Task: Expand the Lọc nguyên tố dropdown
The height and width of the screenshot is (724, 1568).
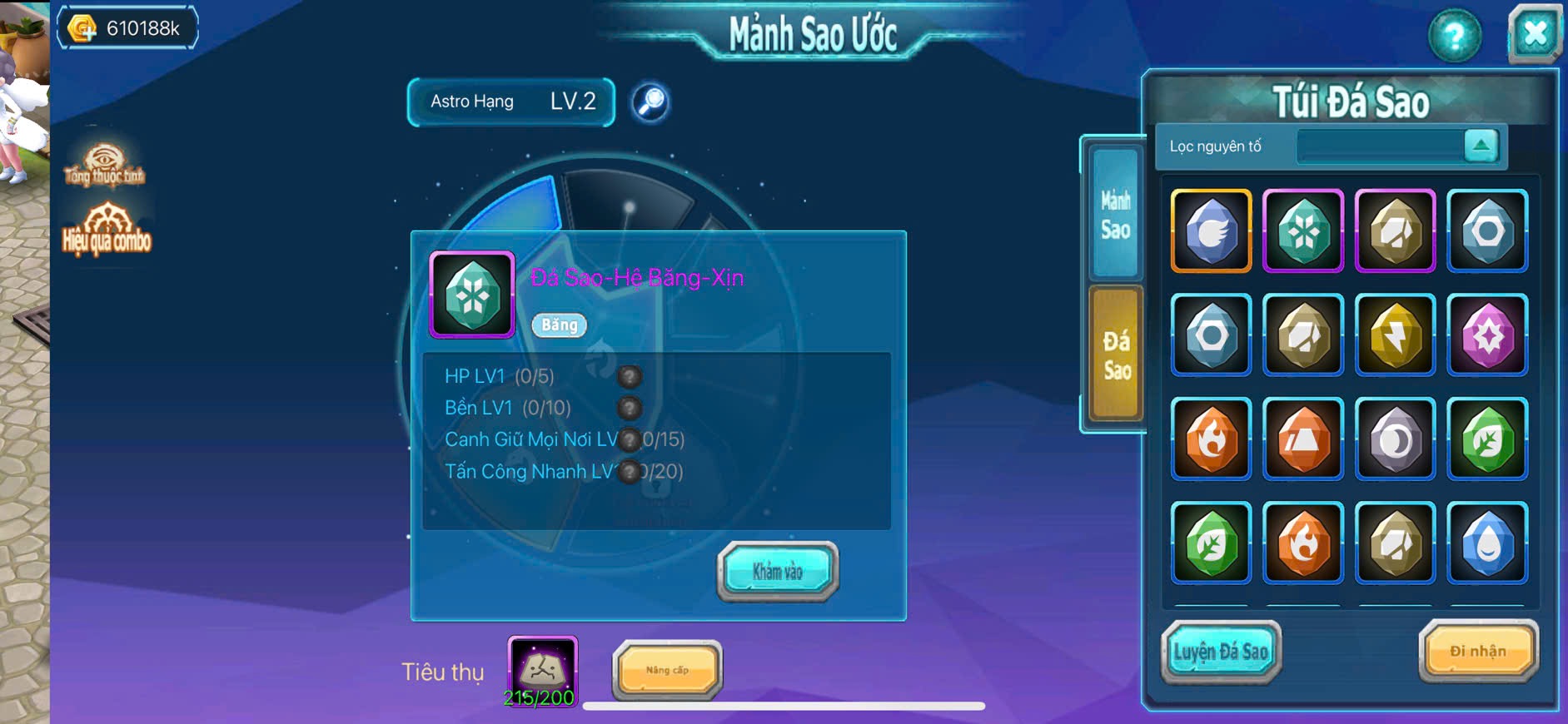Action: (x=1481, y=146)
